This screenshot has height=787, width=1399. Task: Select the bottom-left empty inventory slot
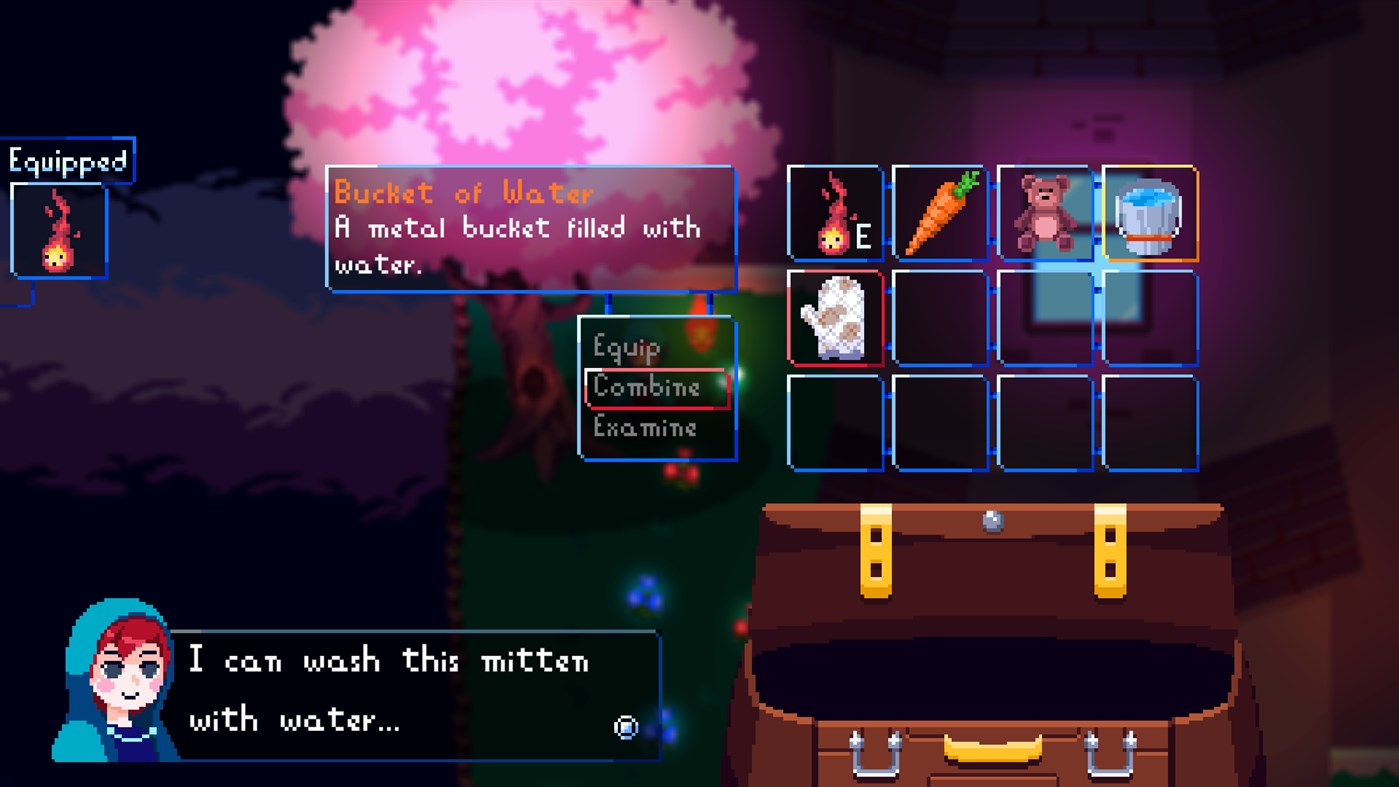click(x=834, y=423)
